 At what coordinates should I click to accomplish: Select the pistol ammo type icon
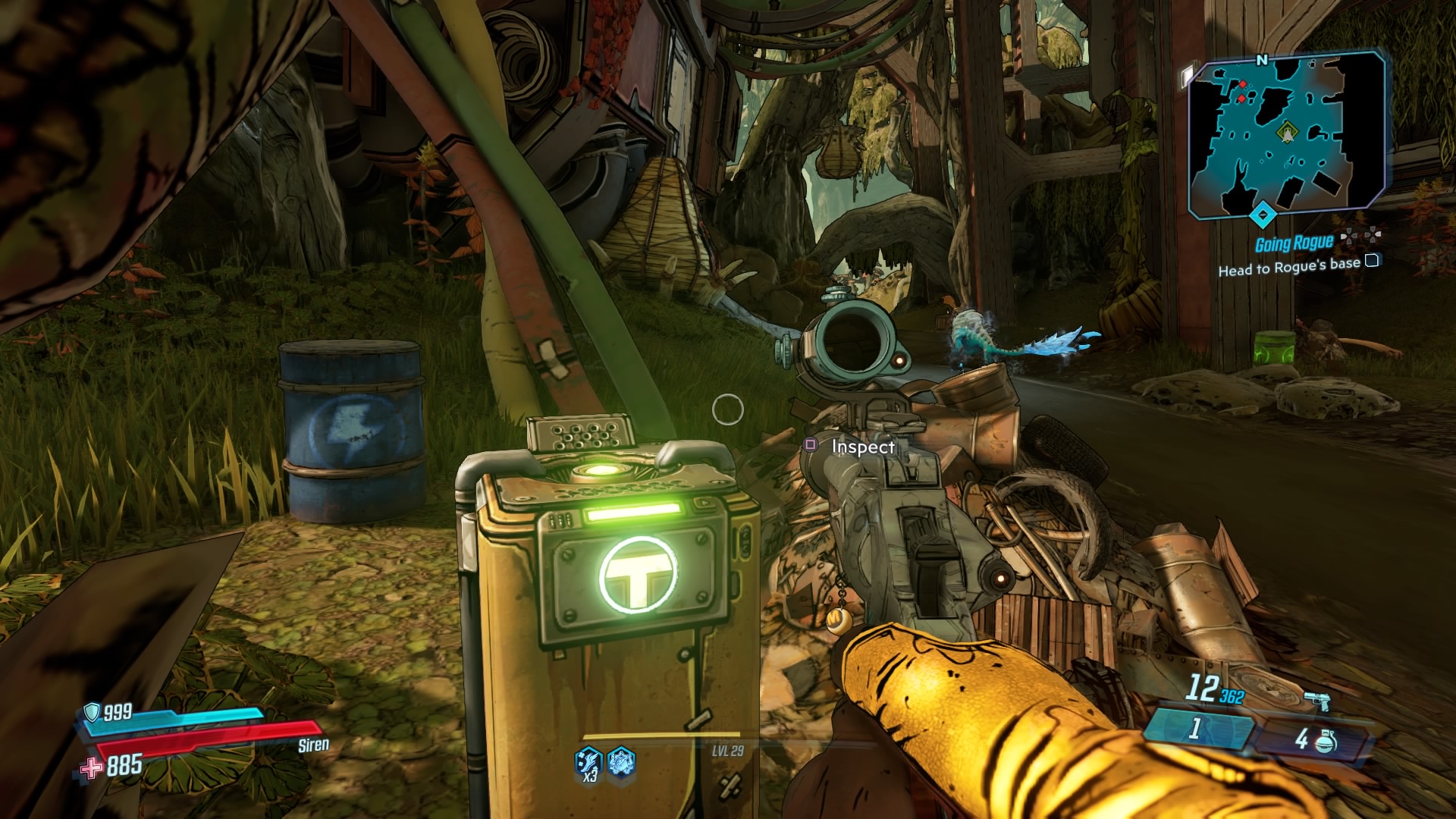pyautogui.click(x=1317, y=699)
